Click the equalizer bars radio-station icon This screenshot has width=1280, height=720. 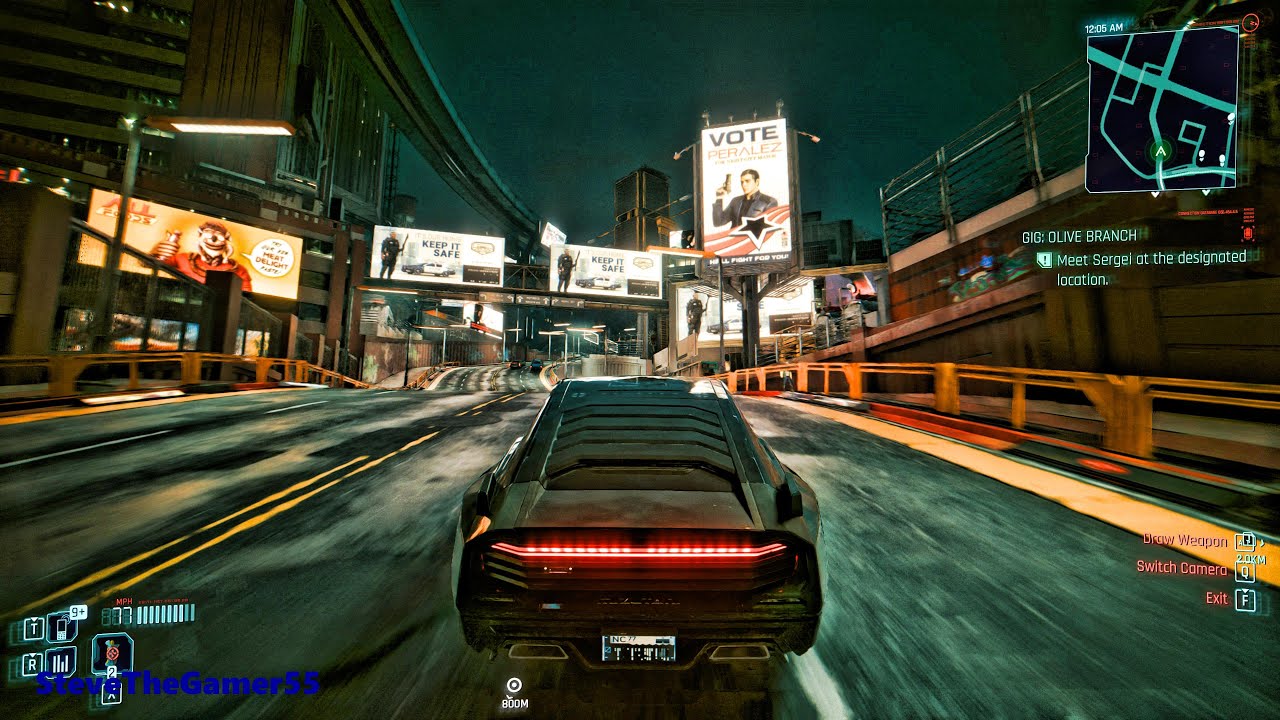60,662
